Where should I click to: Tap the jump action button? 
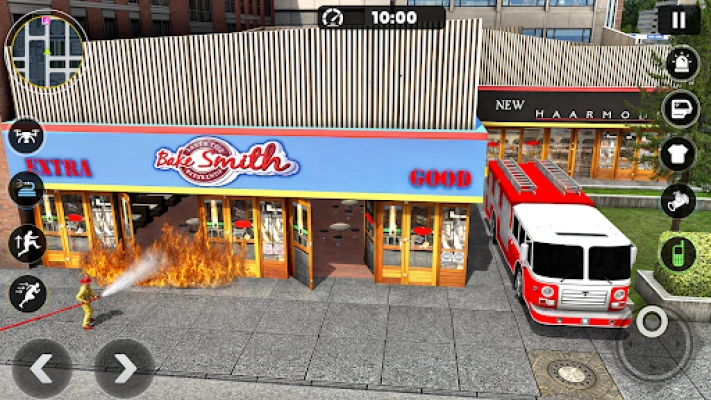[26, 243]
